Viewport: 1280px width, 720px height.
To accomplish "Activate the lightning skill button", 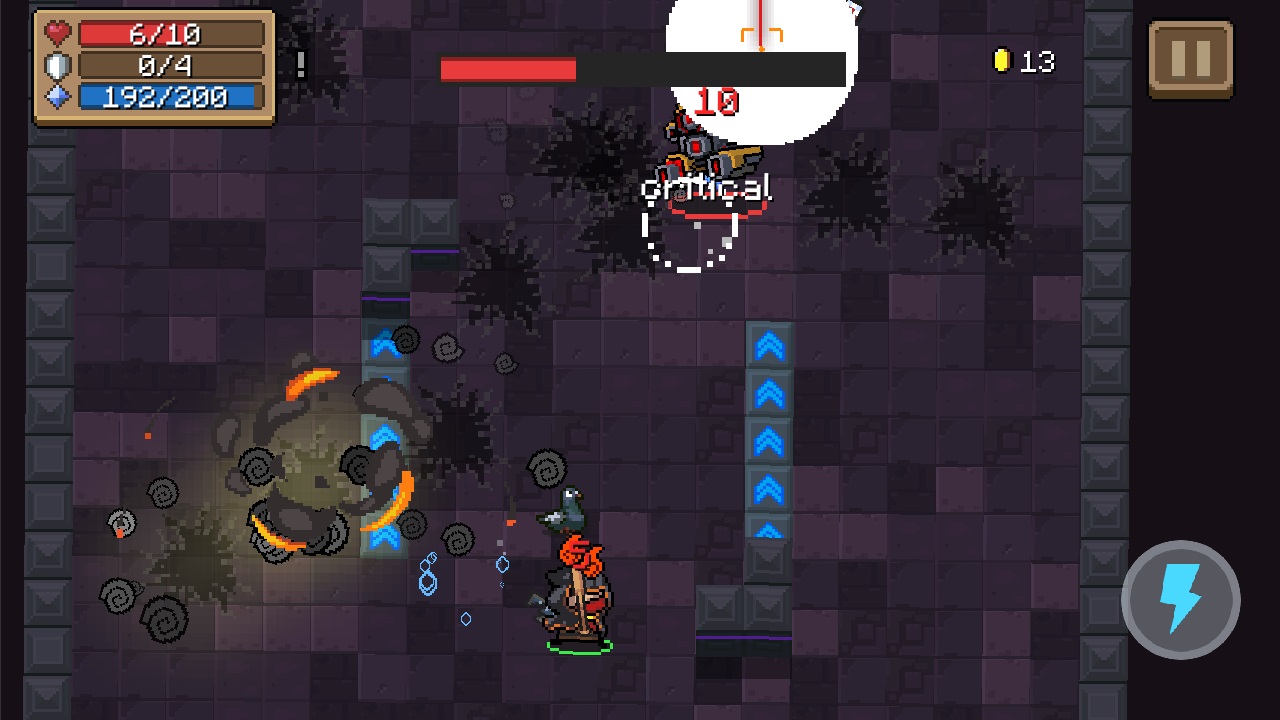I will [x=1180, y=600].
